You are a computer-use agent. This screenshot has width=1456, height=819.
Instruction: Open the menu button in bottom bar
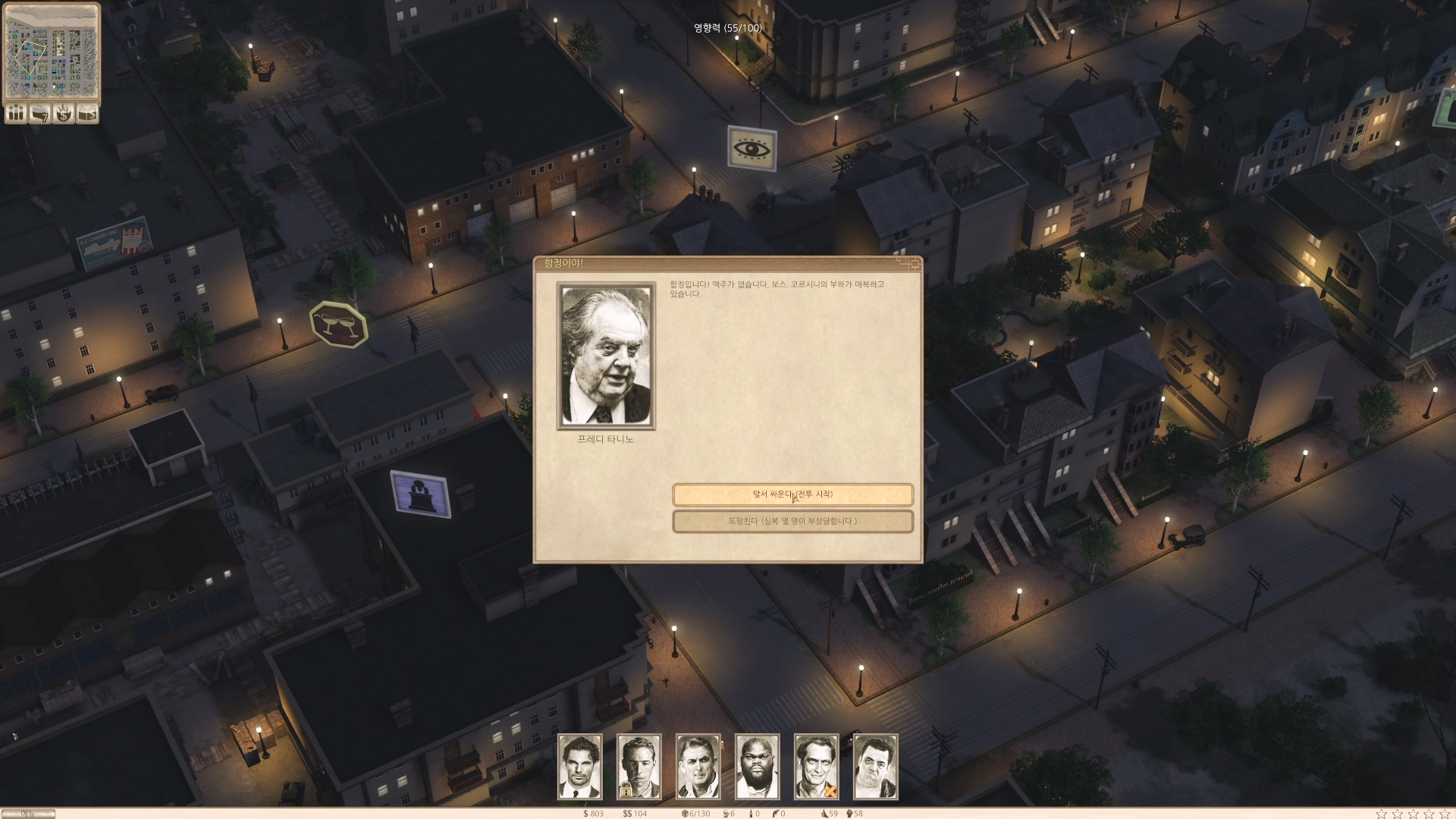coord(28,814)
